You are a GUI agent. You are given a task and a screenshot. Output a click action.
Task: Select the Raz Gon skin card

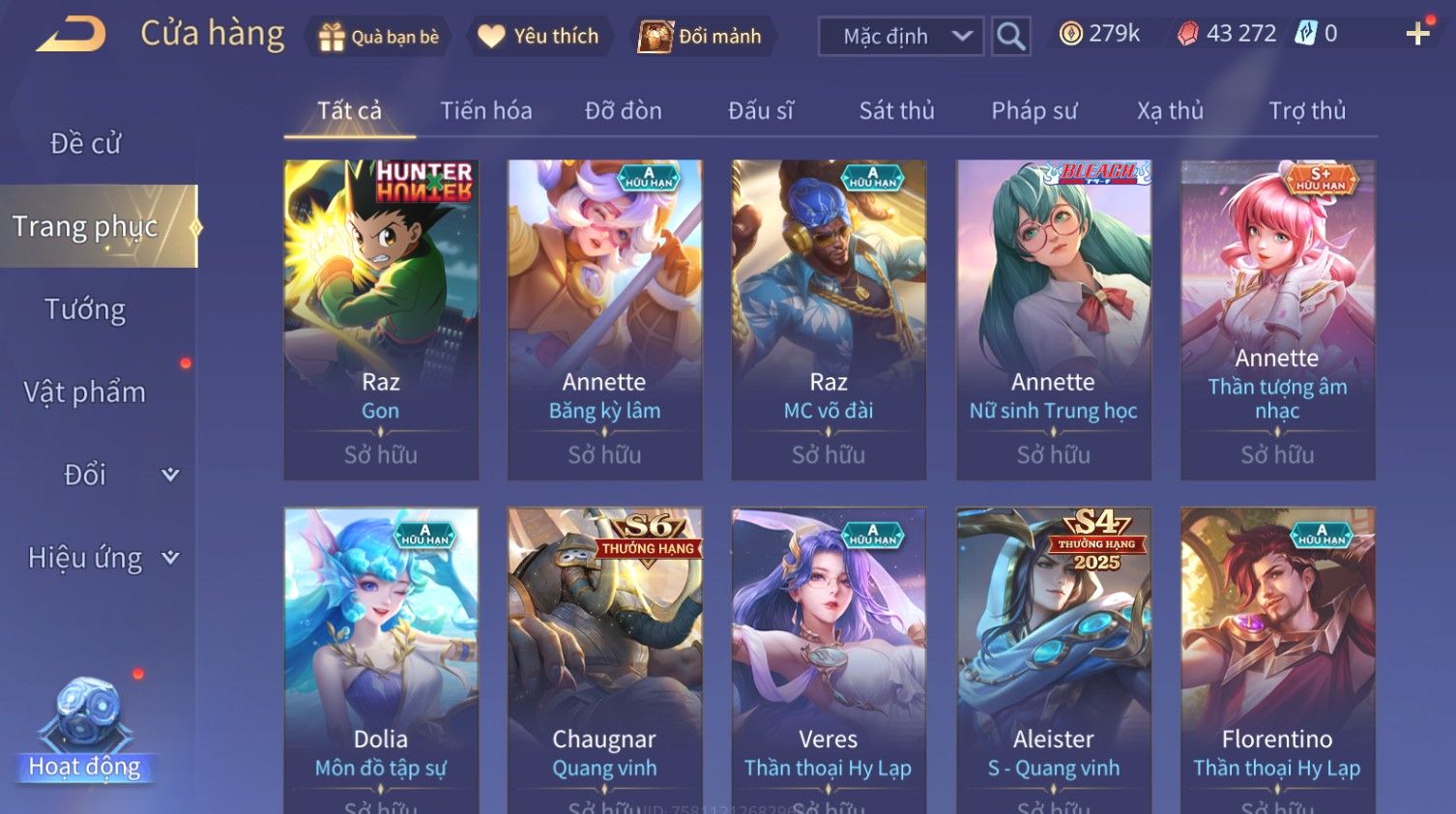click(381, 319)
